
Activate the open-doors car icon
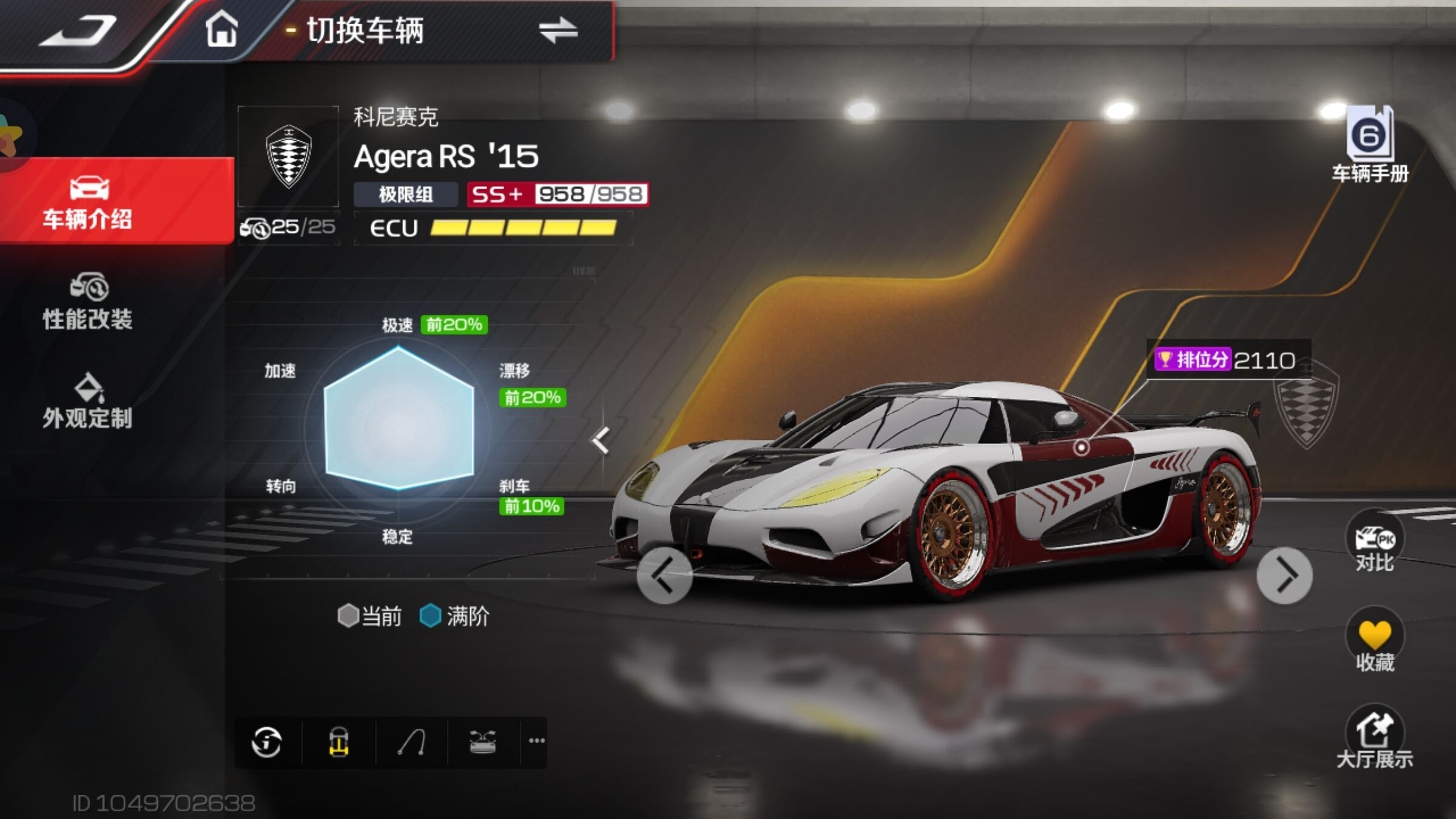483,742
